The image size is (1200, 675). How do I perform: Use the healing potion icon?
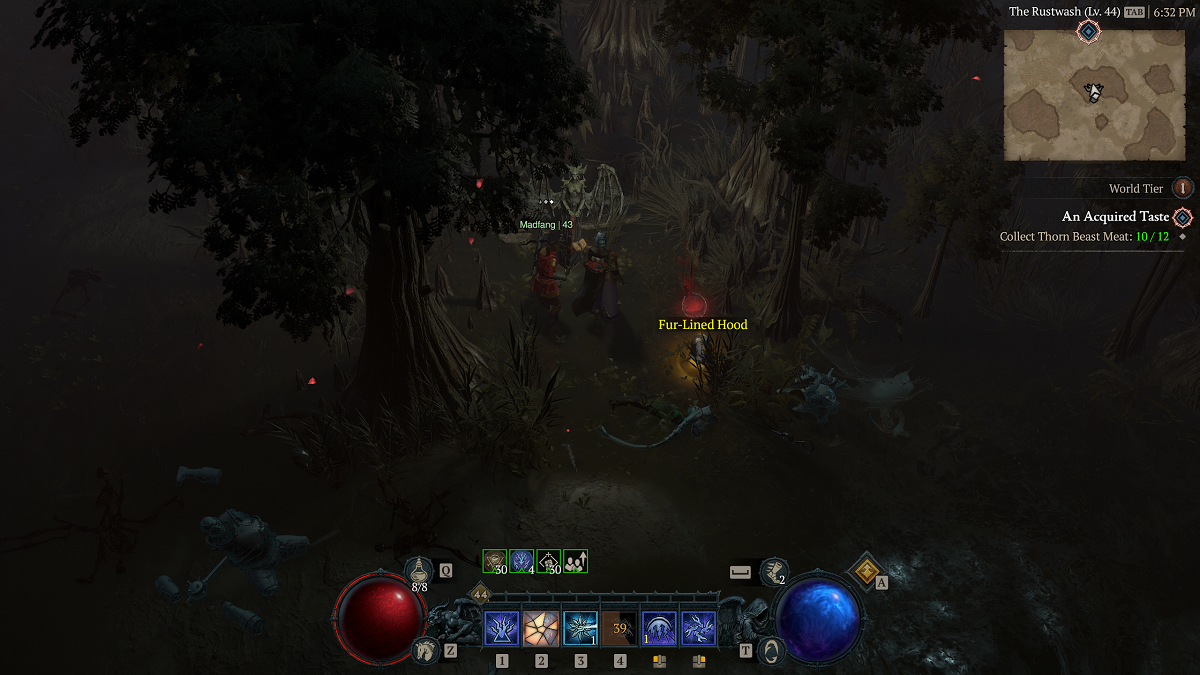(x=420, y=570)
